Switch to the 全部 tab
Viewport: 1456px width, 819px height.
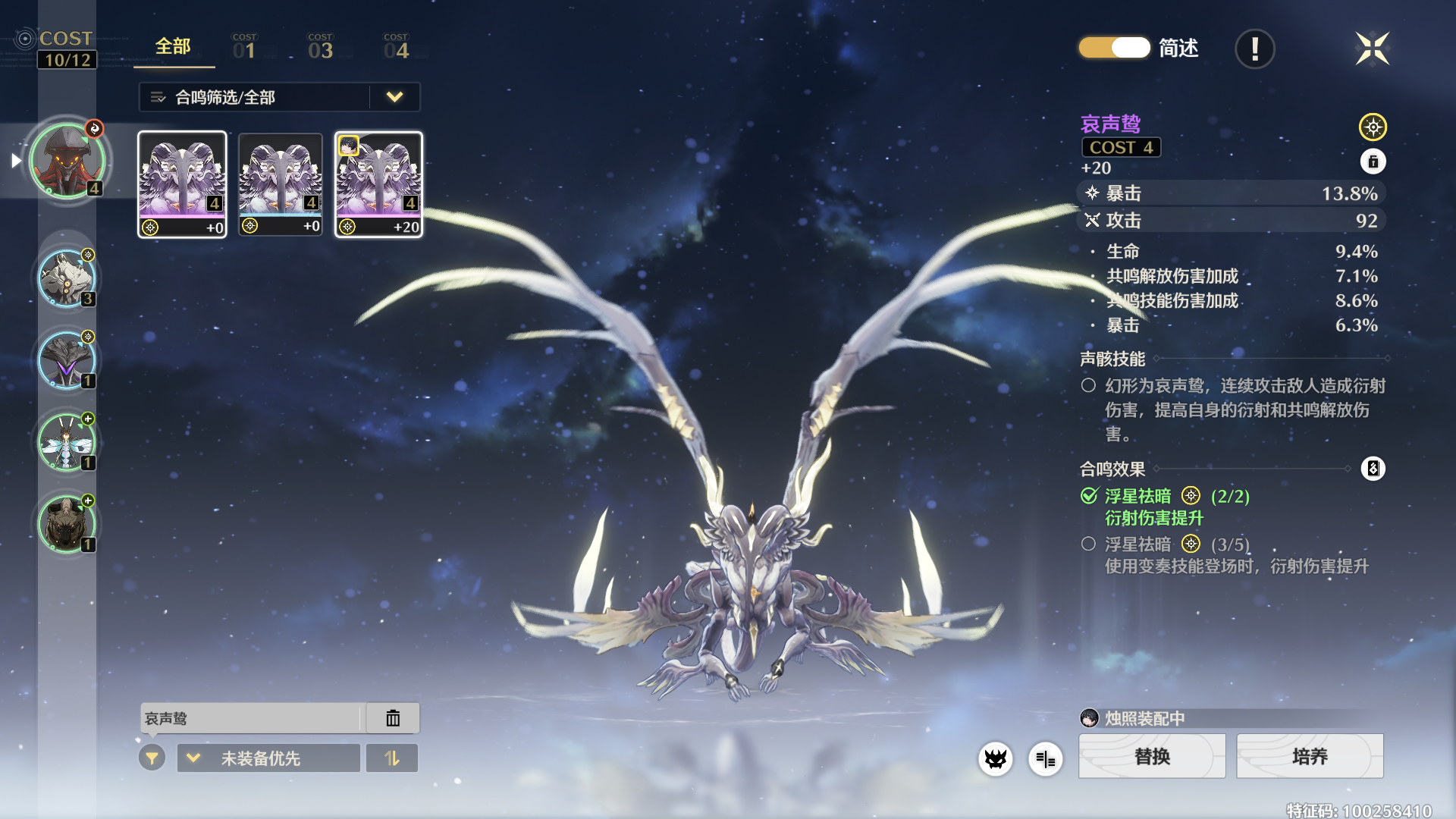(173, 47)
